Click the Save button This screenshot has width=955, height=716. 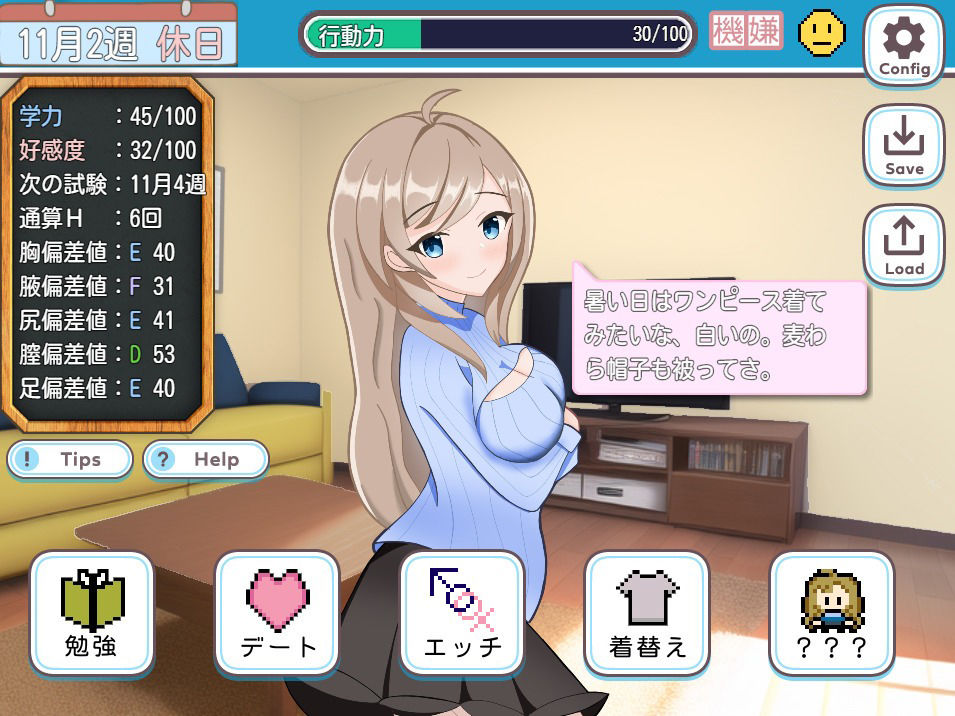coord(904,146)
